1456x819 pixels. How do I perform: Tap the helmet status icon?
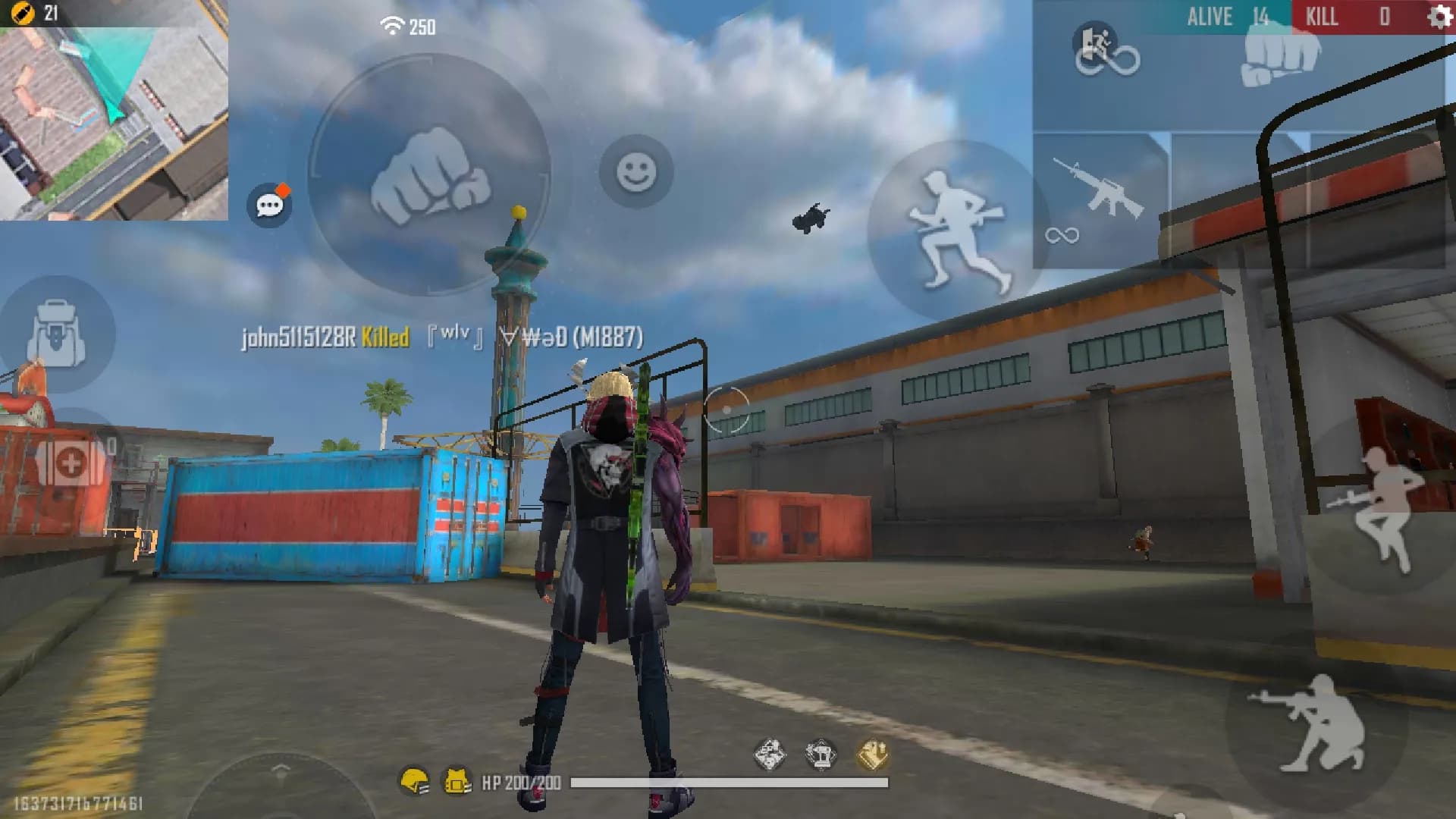(415, 781)
